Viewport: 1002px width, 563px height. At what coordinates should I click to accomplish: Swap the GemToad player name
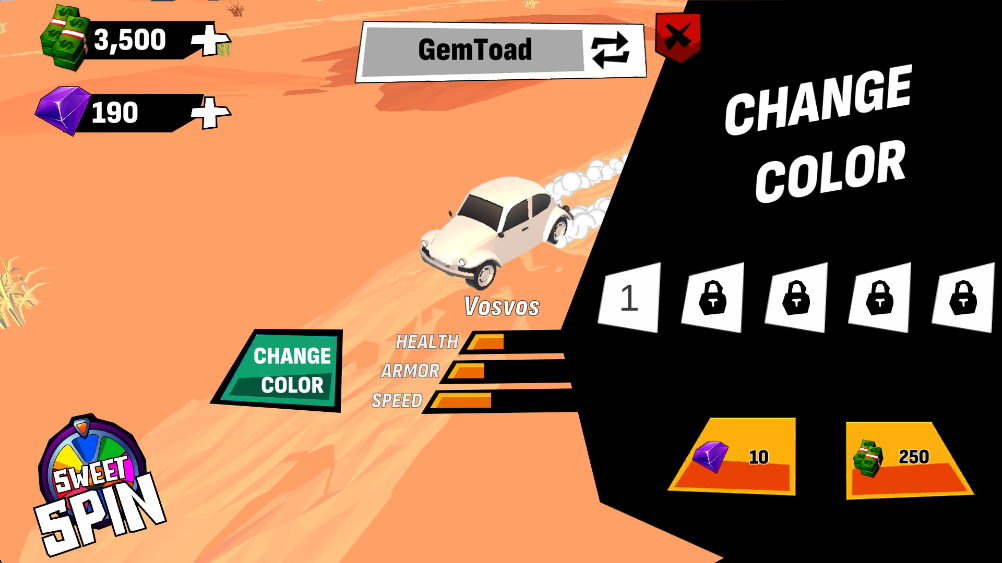point(610,51)
